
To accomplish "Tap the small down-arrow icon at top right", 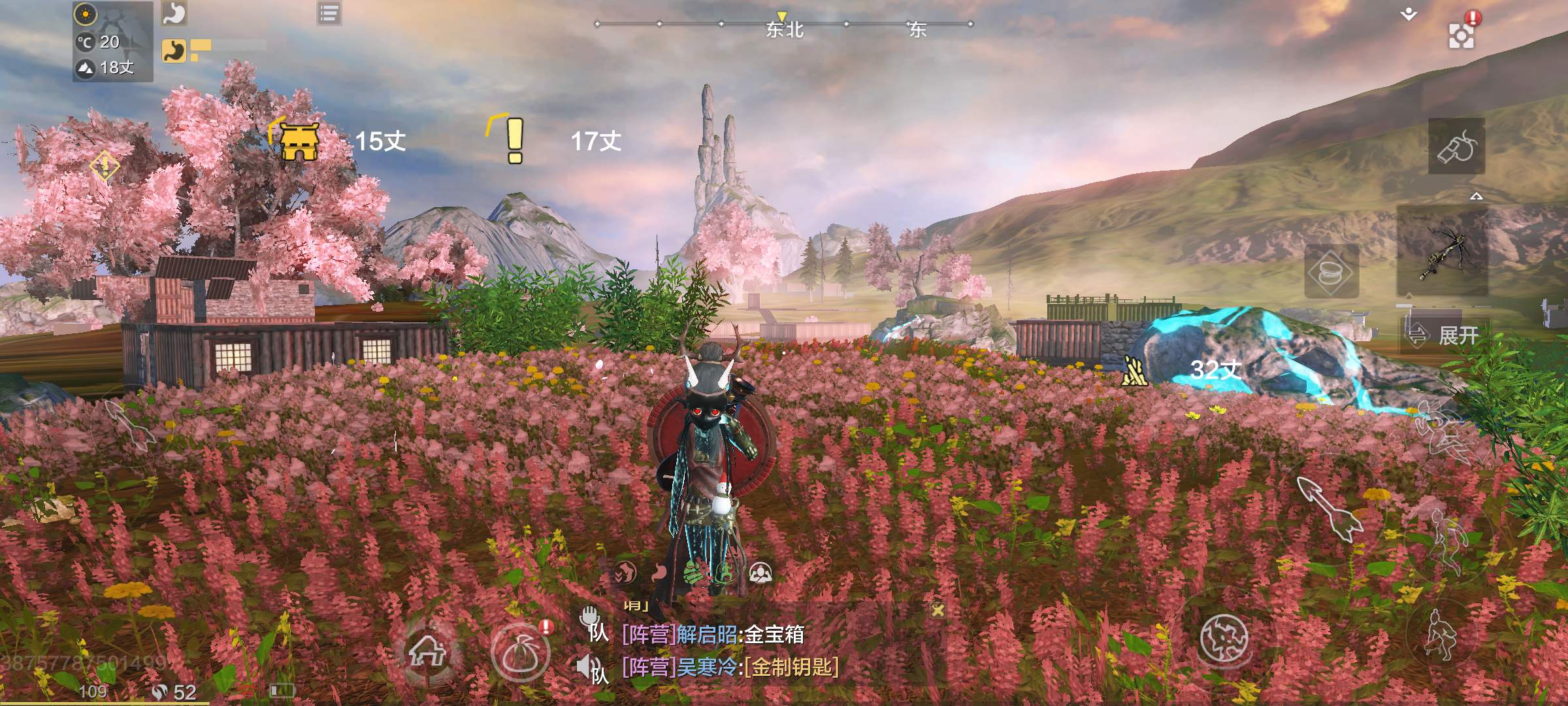I will pos(1409,14).
